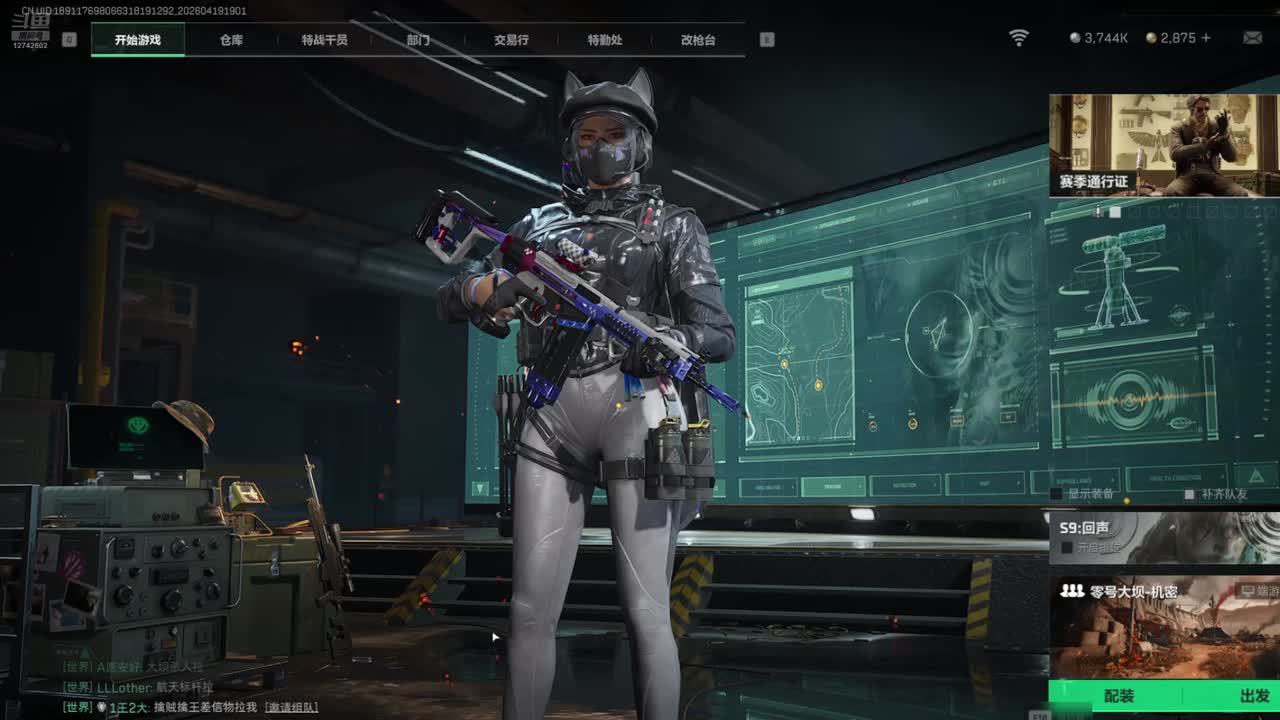Open the mail envelope icon

(1252, 38)
